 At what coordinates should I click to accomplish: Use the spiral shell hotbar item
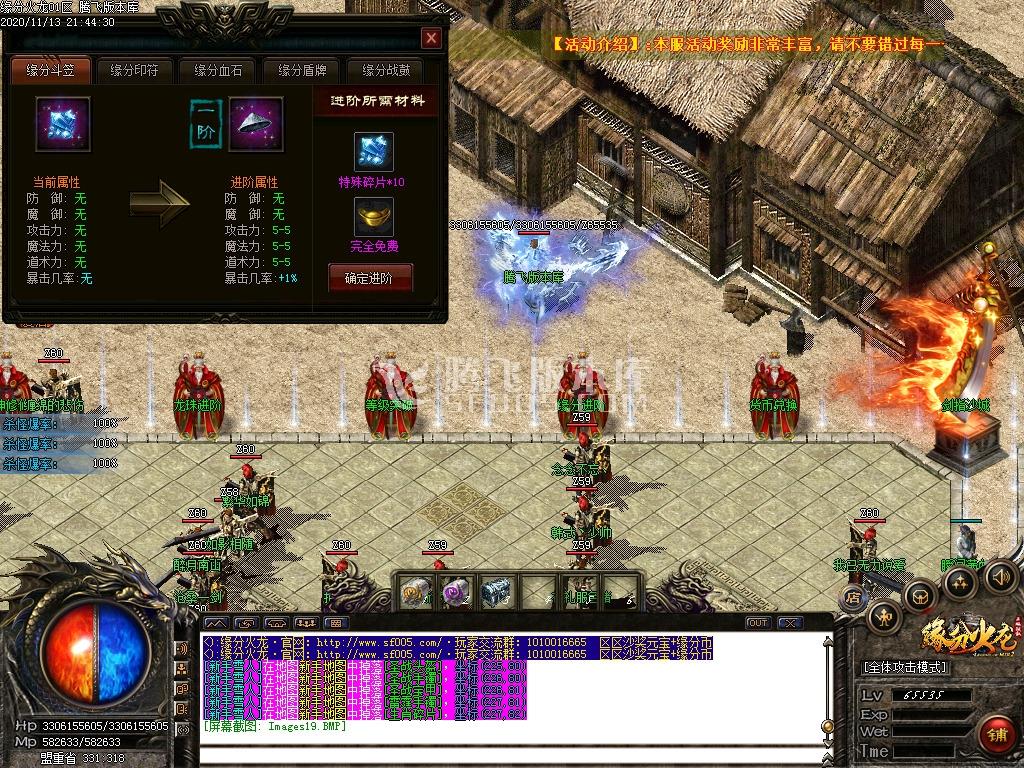coord(415,591)
